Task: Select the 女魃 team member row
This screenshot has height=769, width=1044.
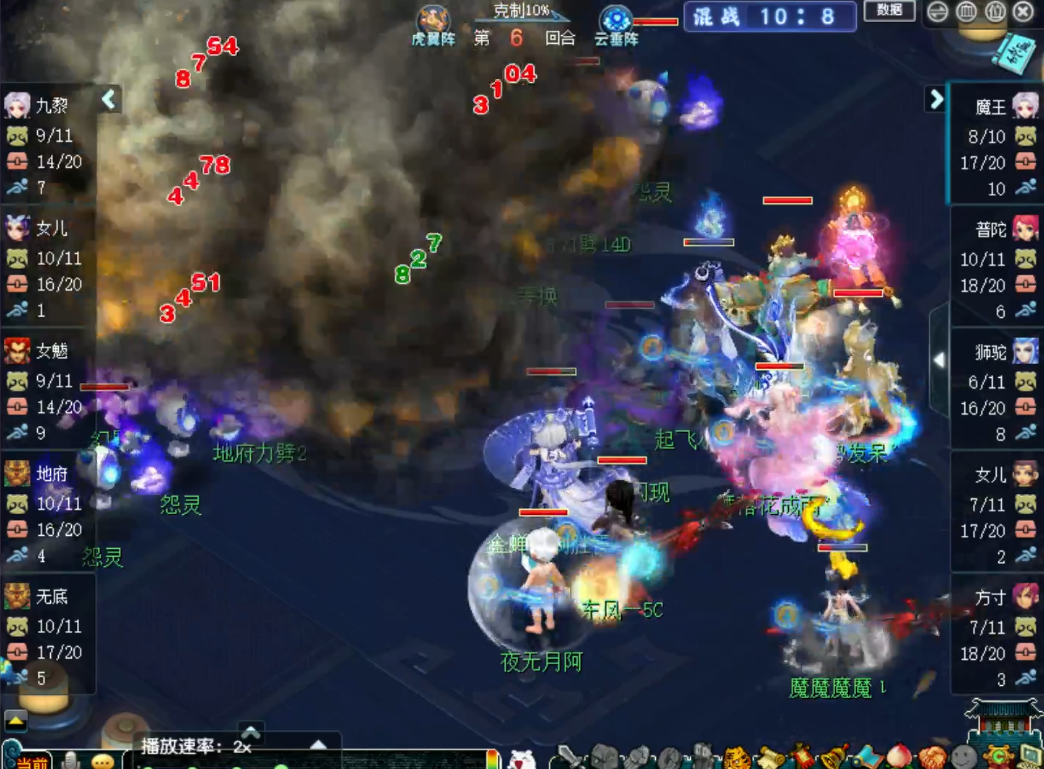Action: click(48, 351)
